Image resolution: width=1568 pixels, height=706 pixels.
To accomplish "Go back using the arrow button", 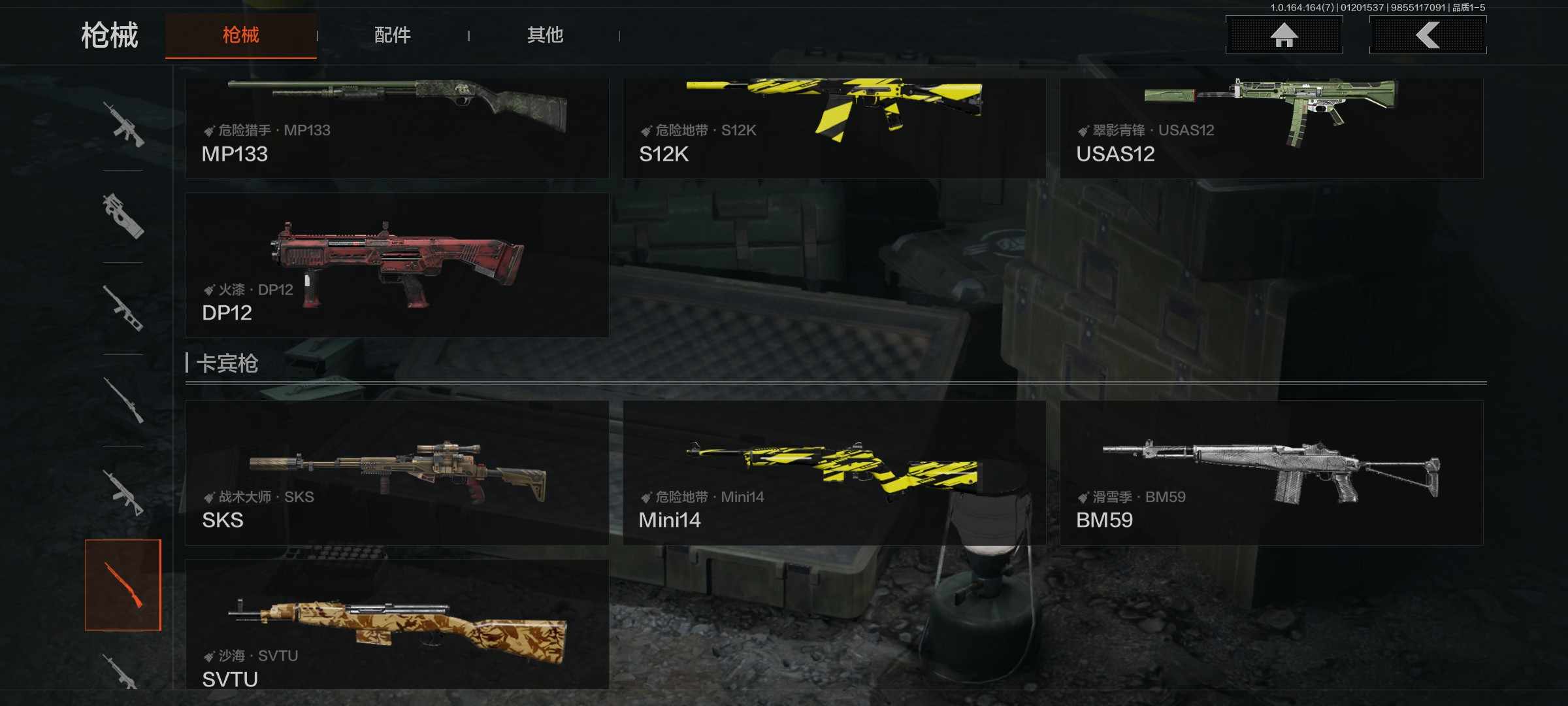I will click(1428, 35).
